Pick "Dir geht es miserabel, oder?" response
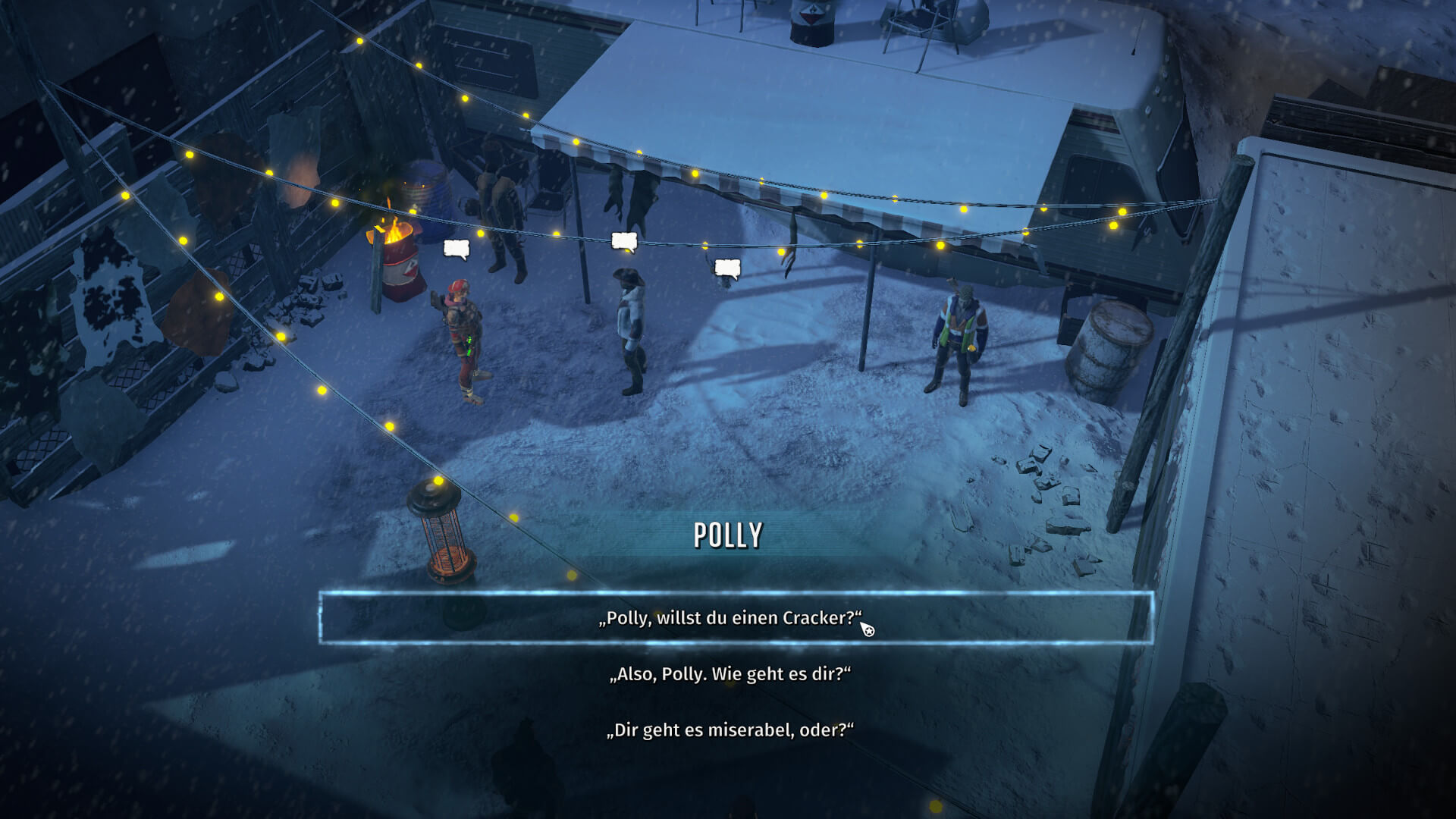 point(730,730)
